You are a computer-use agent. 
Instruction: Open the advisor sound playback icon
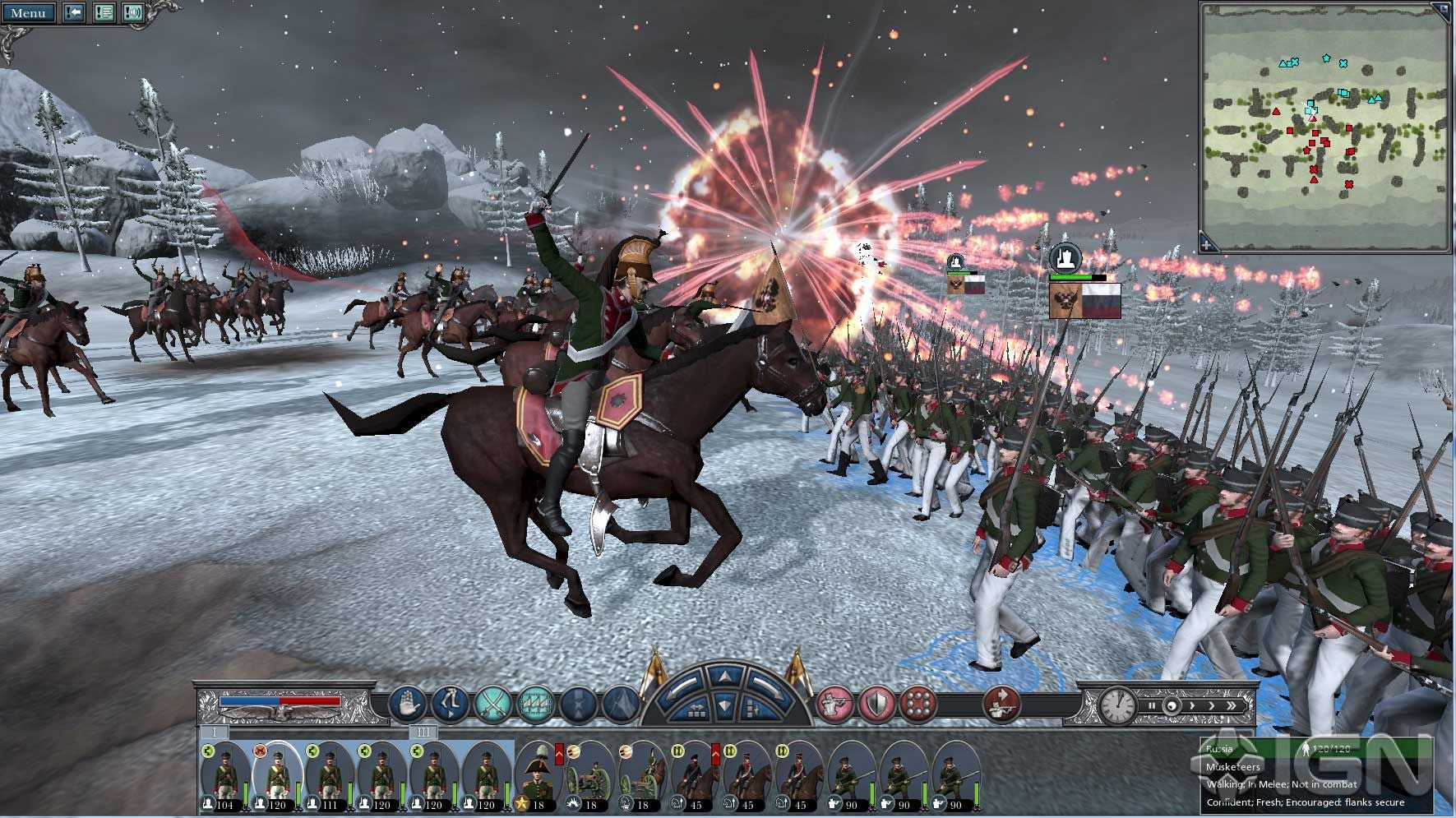point(134,13)
